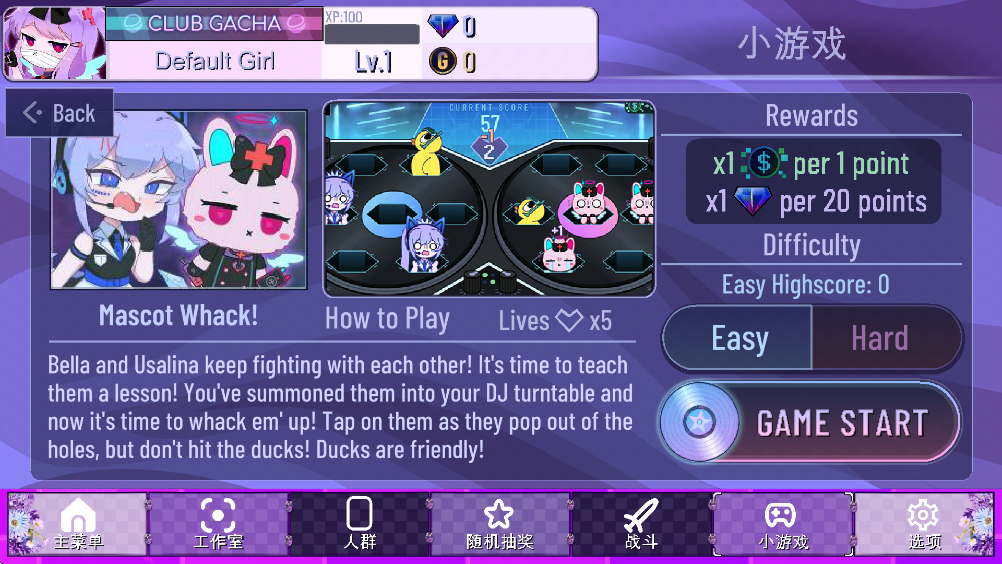Click the Mascot Whack cover art
The image size is (1002, 564).
click(179, 200)
